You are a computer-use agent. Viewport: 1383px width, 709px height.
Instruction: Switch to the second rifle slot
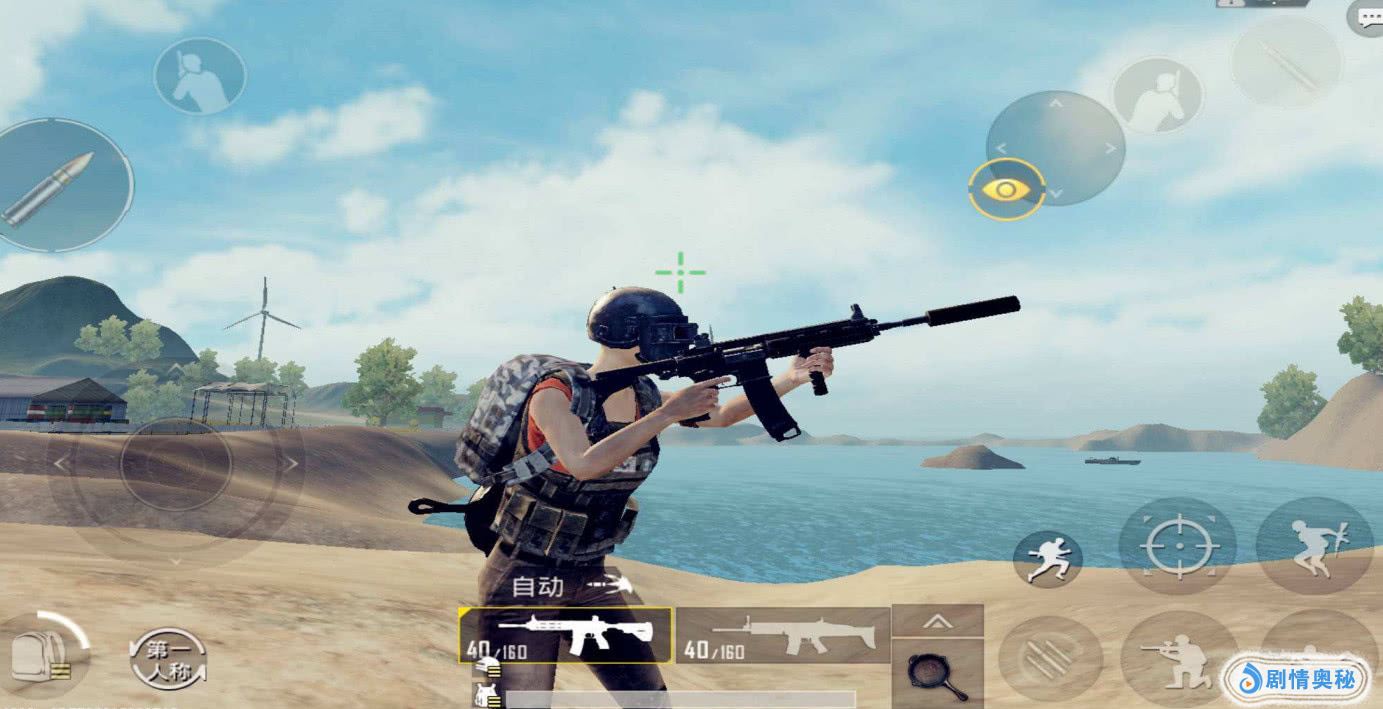click(782, 636)
